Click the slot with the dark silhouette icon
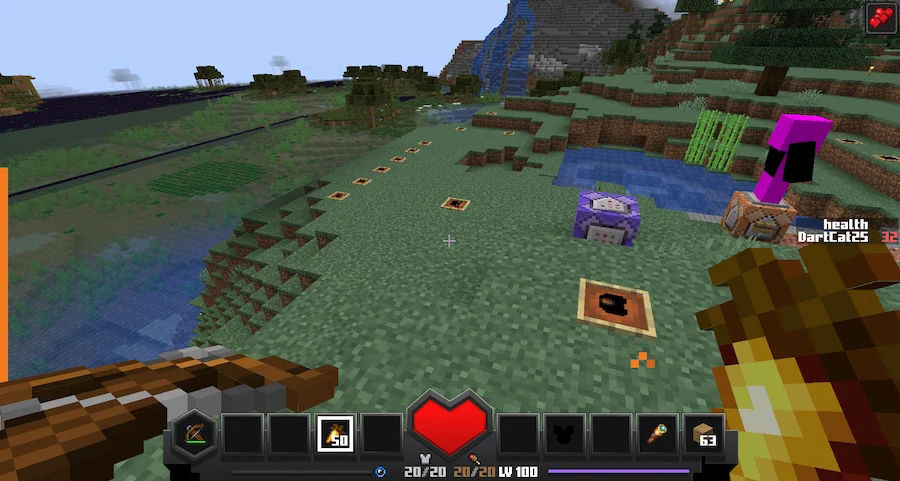This screenshot has width=900, height=481. point(564,434)
